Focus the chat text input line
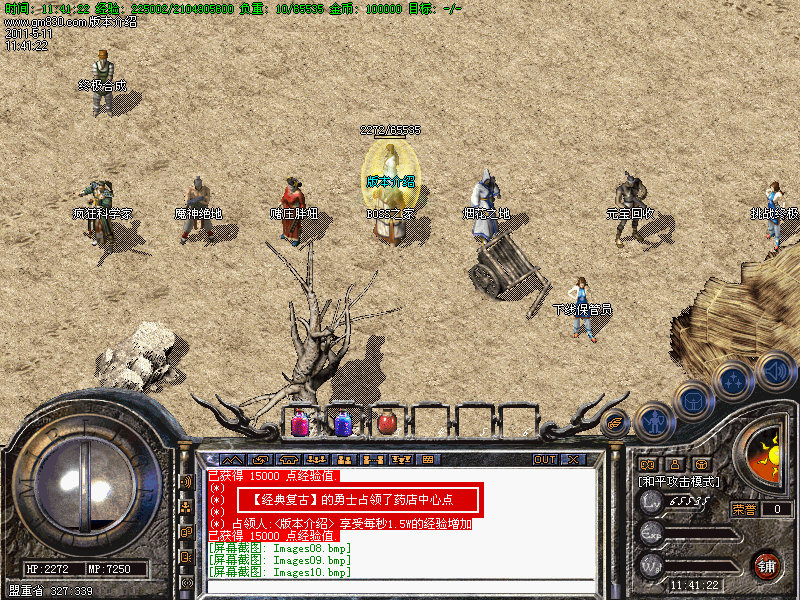This screenshot has height=600, width=800. [x=400, y=587]
